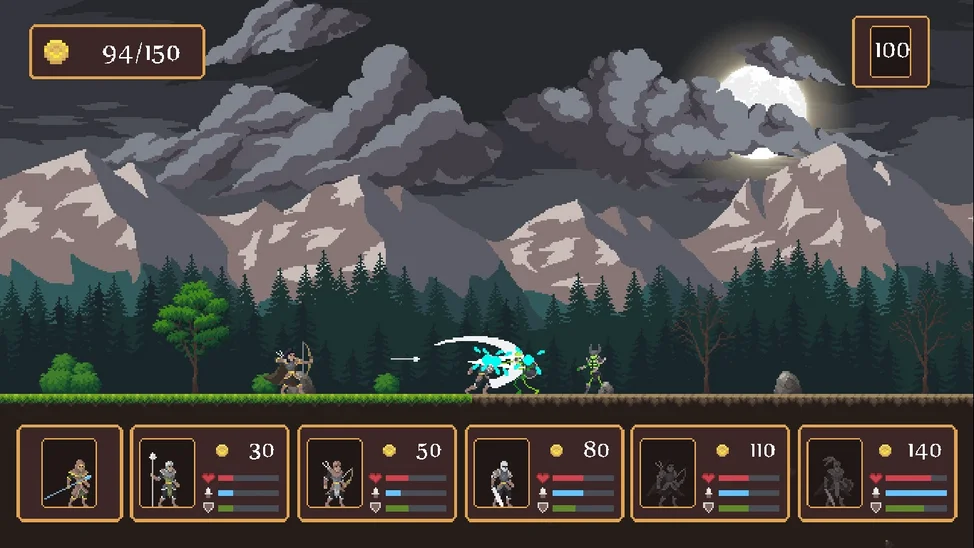Recruit the spearman costing 30 gold
The width and height of the screenshot is (974, 548).
[x=209, y=473]
